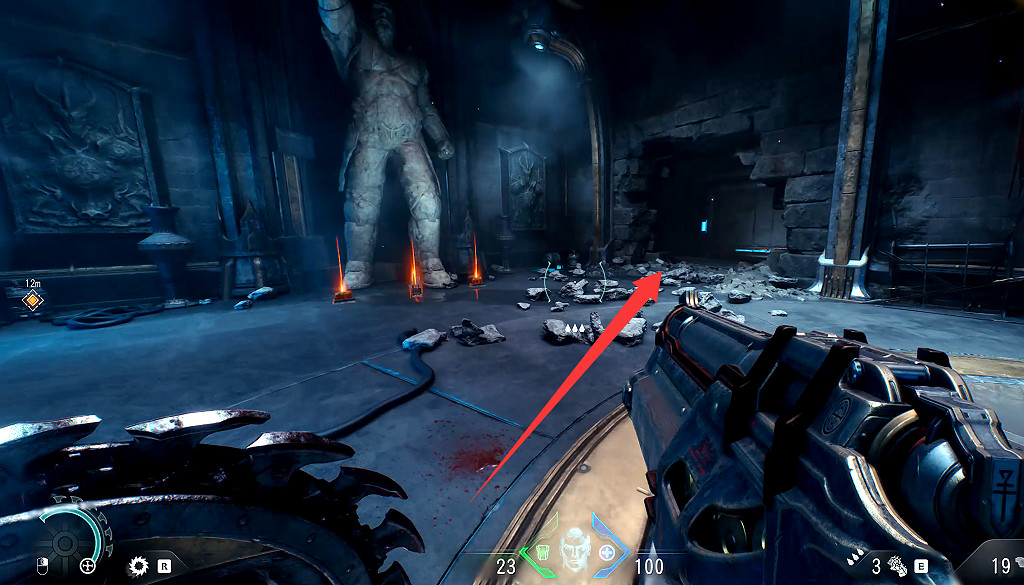Viewport: 1024px width, 585px height.
Task: Select the green armor icon
Action: pyautogui.click(x=540, y=553)
